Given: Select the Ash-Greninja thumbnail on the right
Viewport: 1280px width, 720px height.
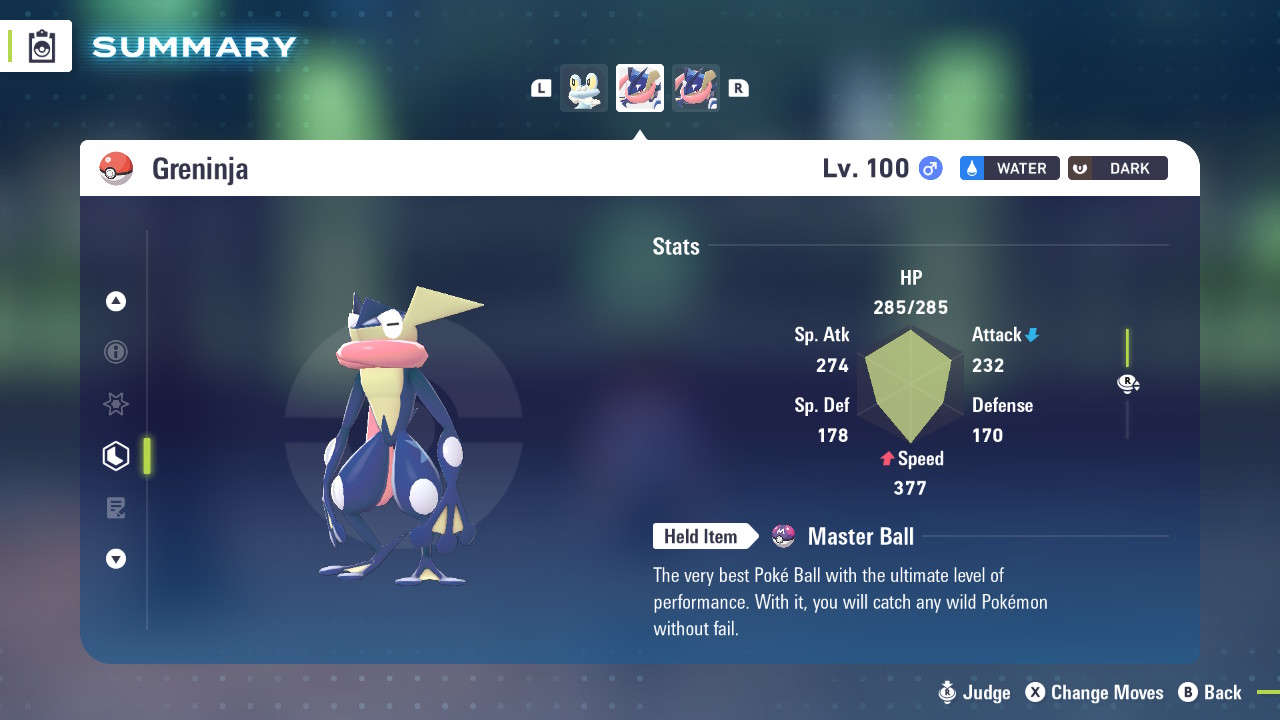Looking at the screenshot, I should pos(695,88).
